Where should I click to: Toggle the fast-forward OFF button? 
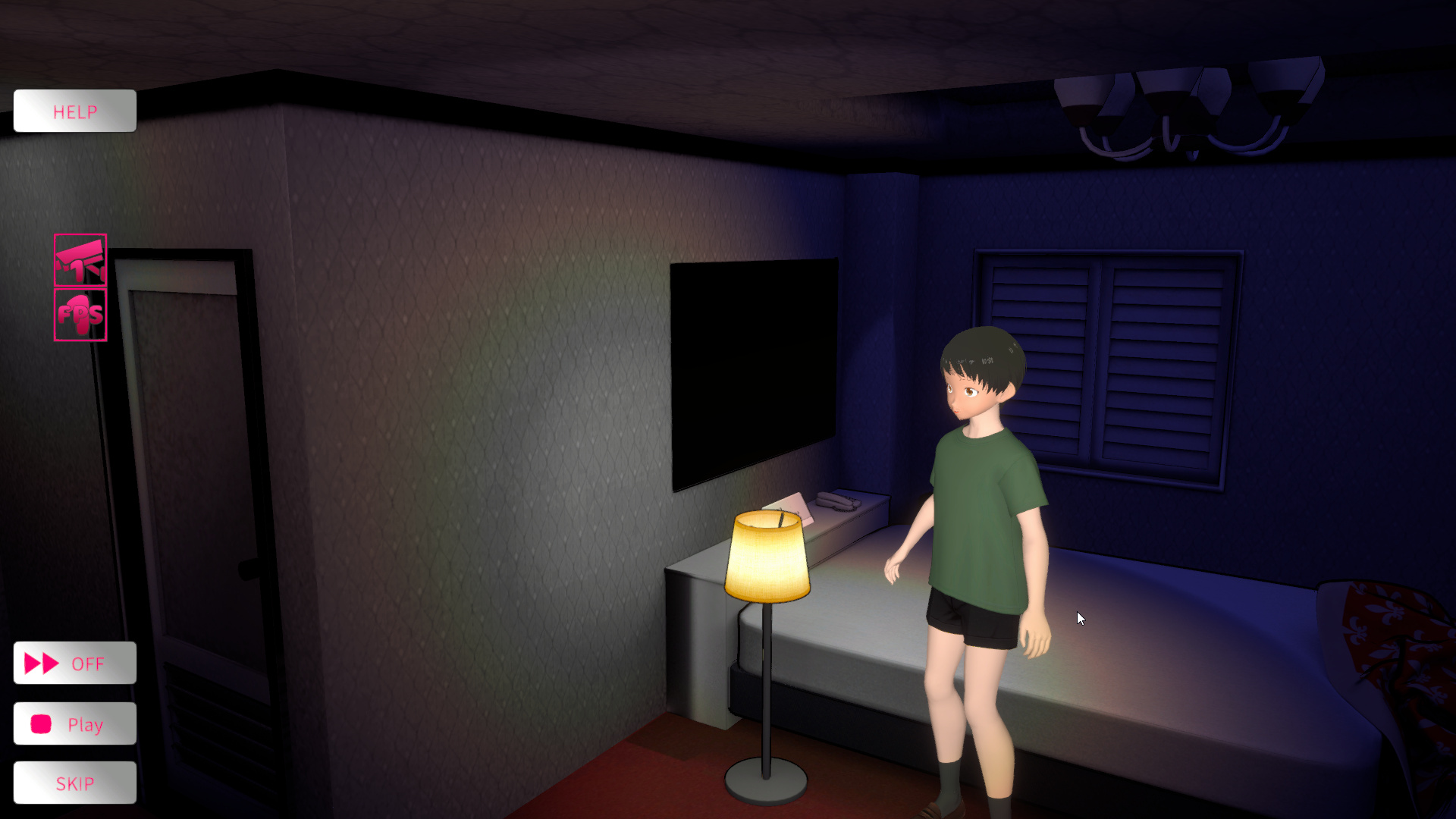point(74,664)
